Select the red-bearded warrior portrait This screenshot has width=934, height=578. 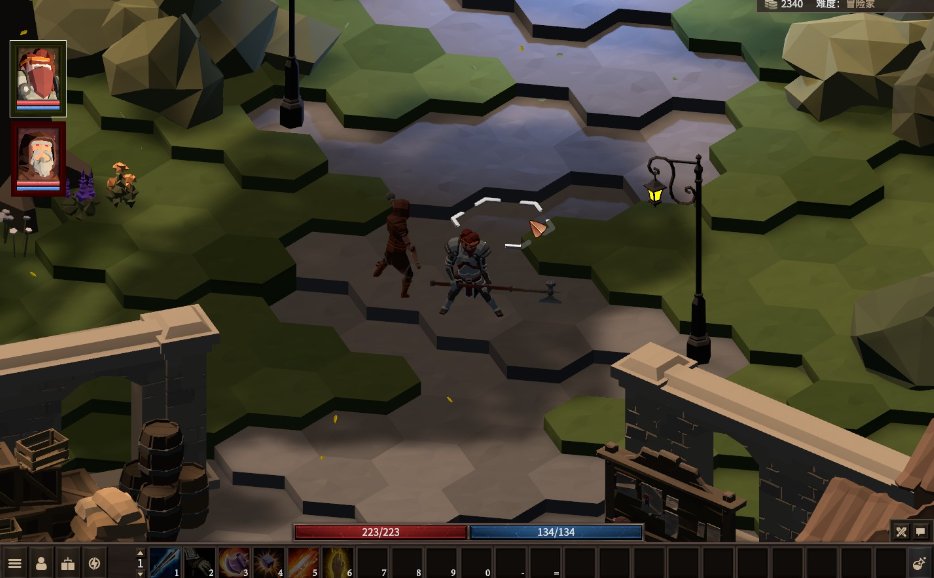tap(38, 76)
